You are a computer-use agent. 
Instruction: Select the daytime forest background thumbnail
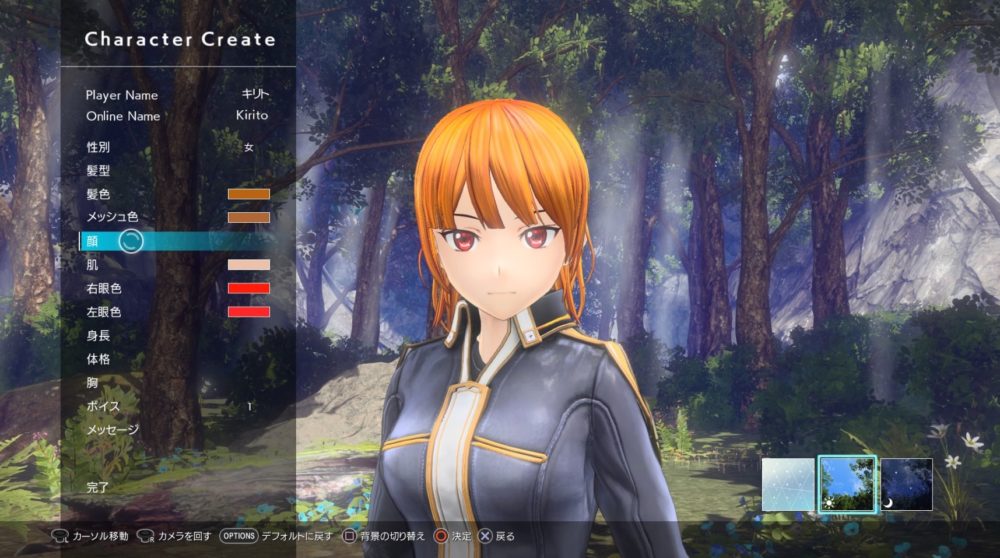(x=847, y=484)
